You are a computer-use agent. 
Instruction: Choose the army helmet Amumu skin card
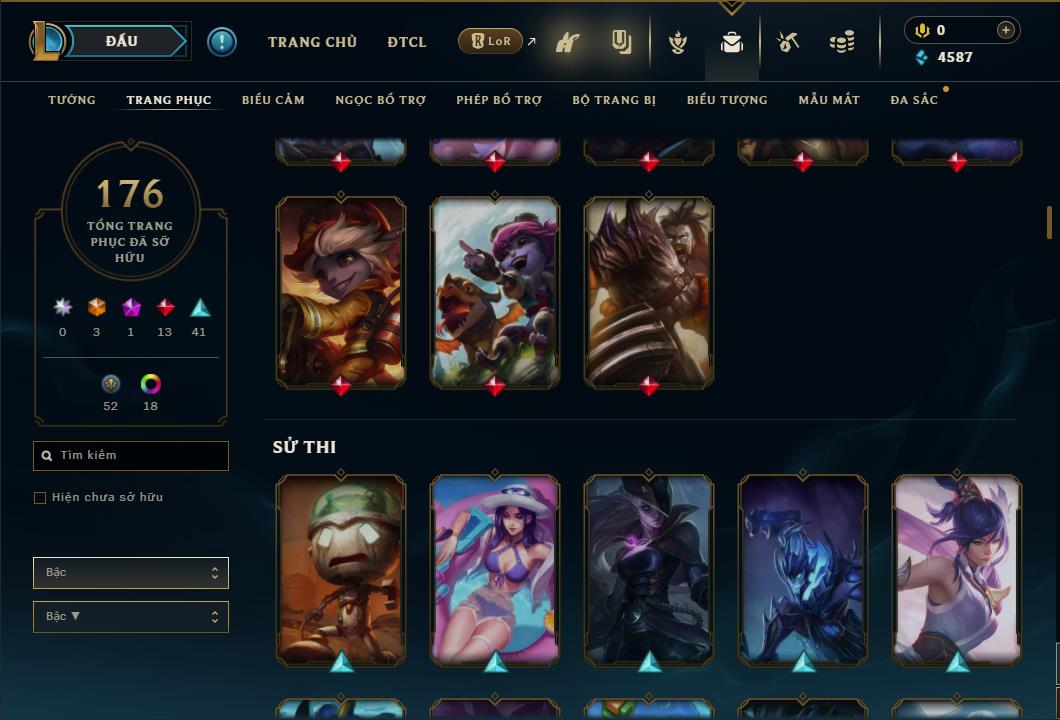(x=341, y=568)
